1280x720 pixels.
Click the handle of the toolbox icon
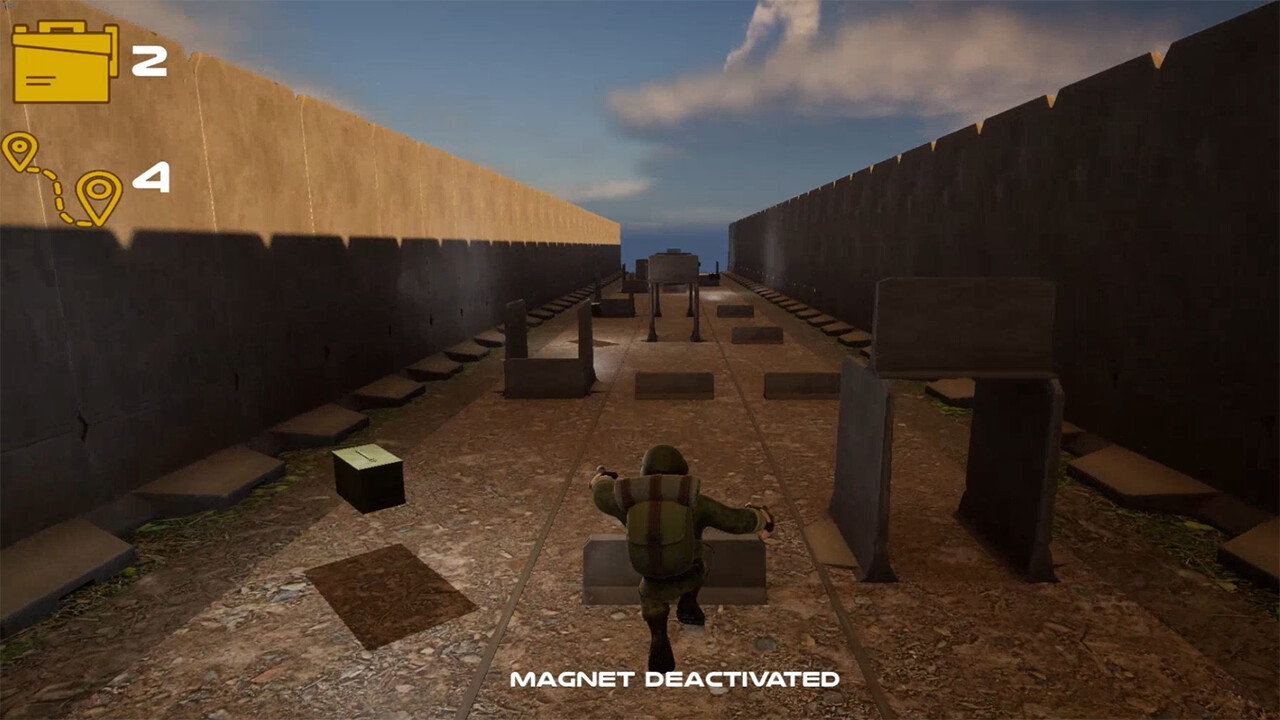pos(61,26)
